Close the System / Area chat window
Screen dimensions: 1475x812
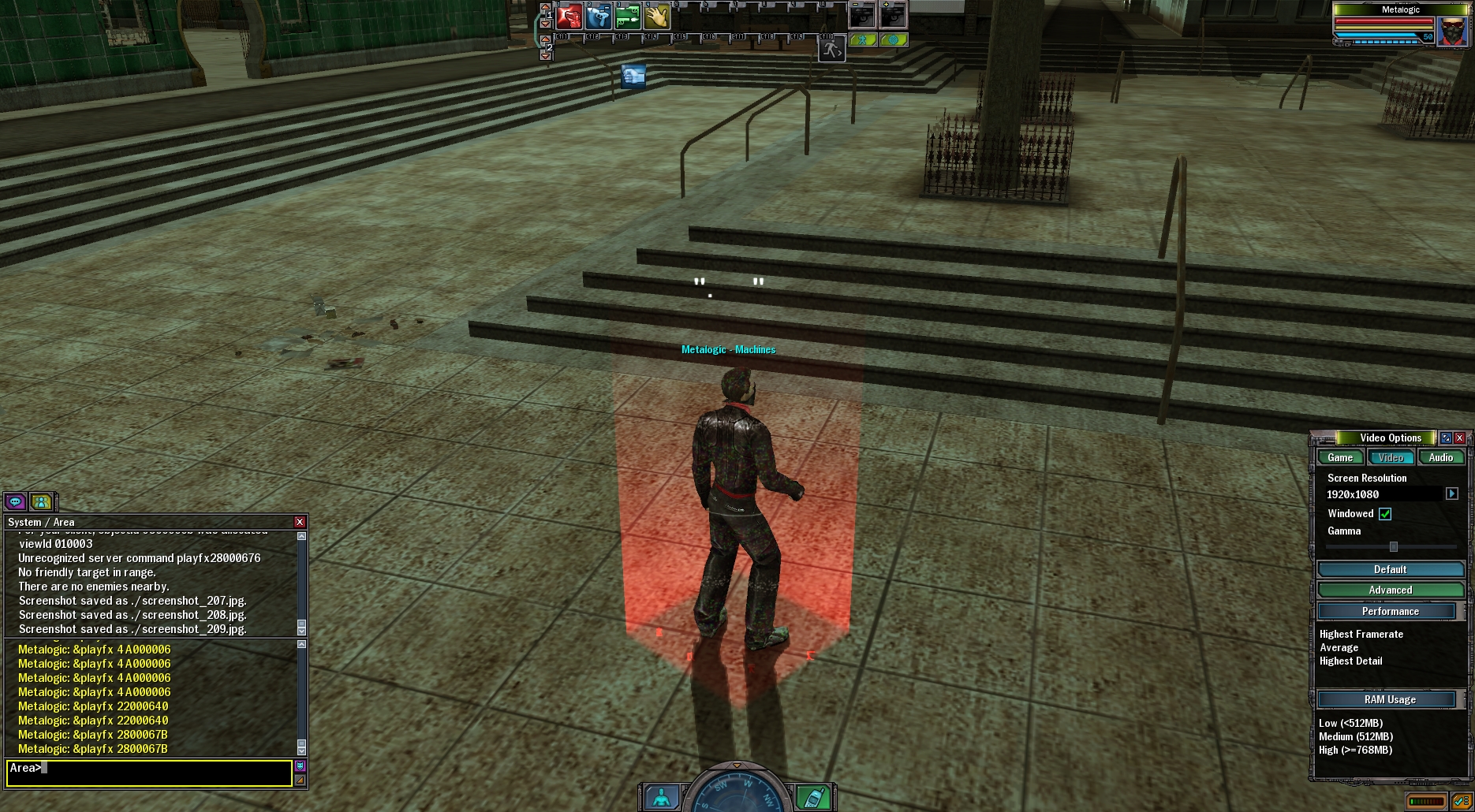pos(300,522)
